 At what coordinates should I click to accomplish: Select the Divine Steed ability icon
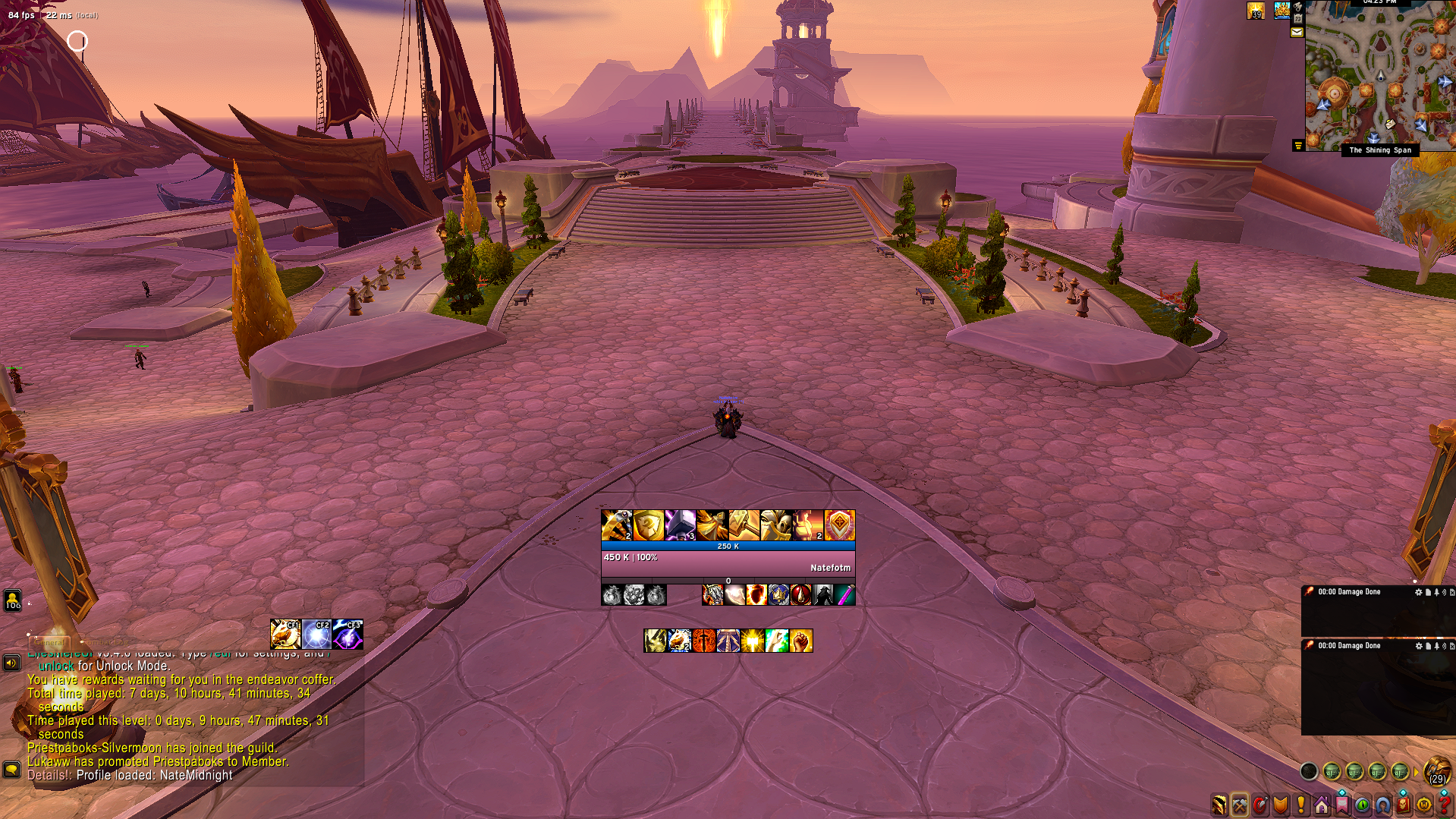(x=678, y=641)
